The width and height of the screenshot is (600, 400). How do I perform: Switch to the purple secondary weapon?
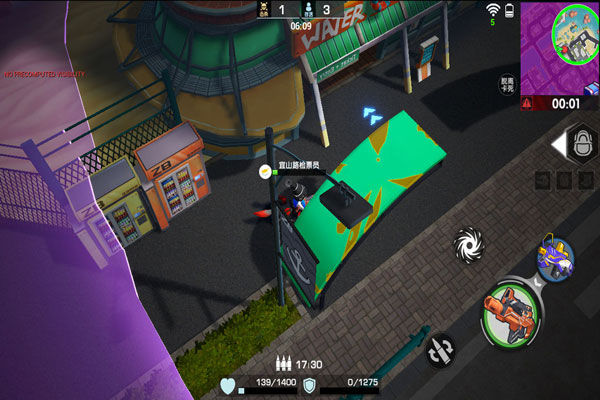tap(553, 256)
